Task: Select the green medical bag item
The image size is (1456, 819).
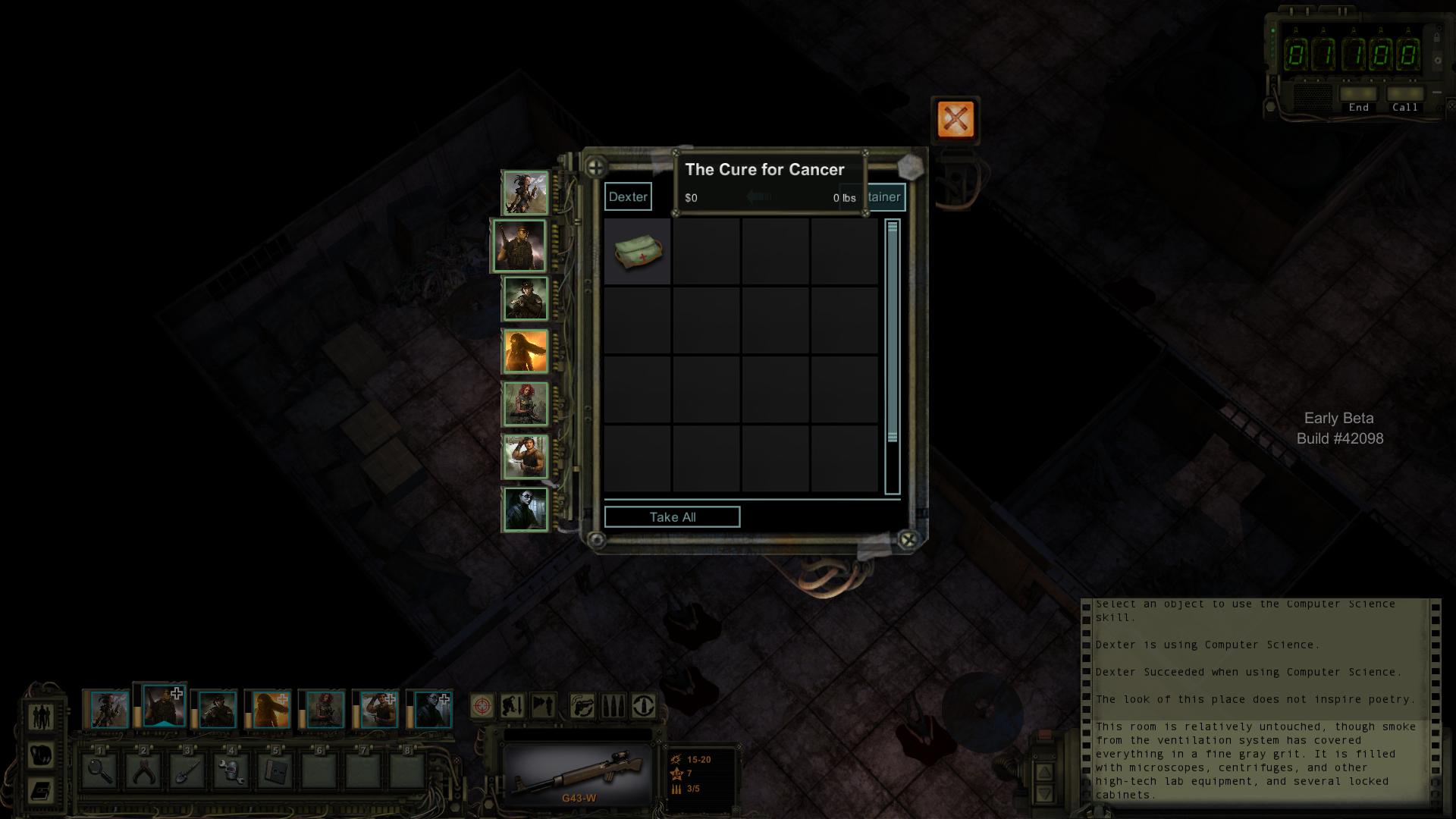Action: pos(638,252)
